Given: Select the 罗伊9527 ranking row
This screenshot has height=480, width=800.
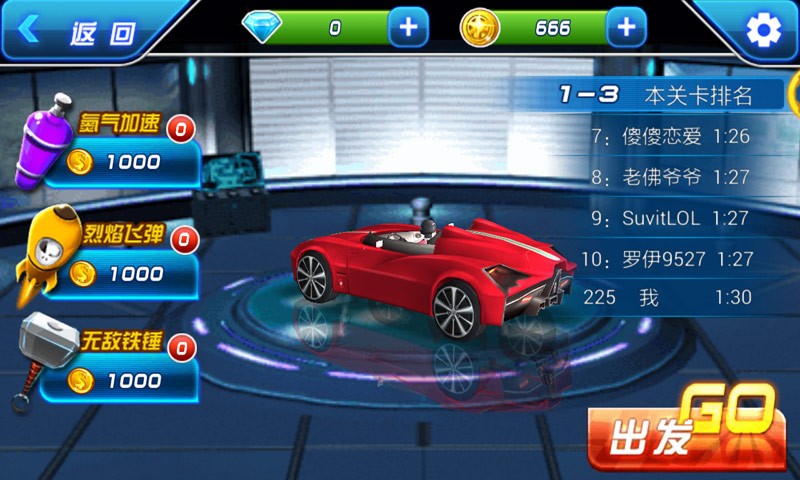Looking at the screenshot, I should (x=670, y=259).
